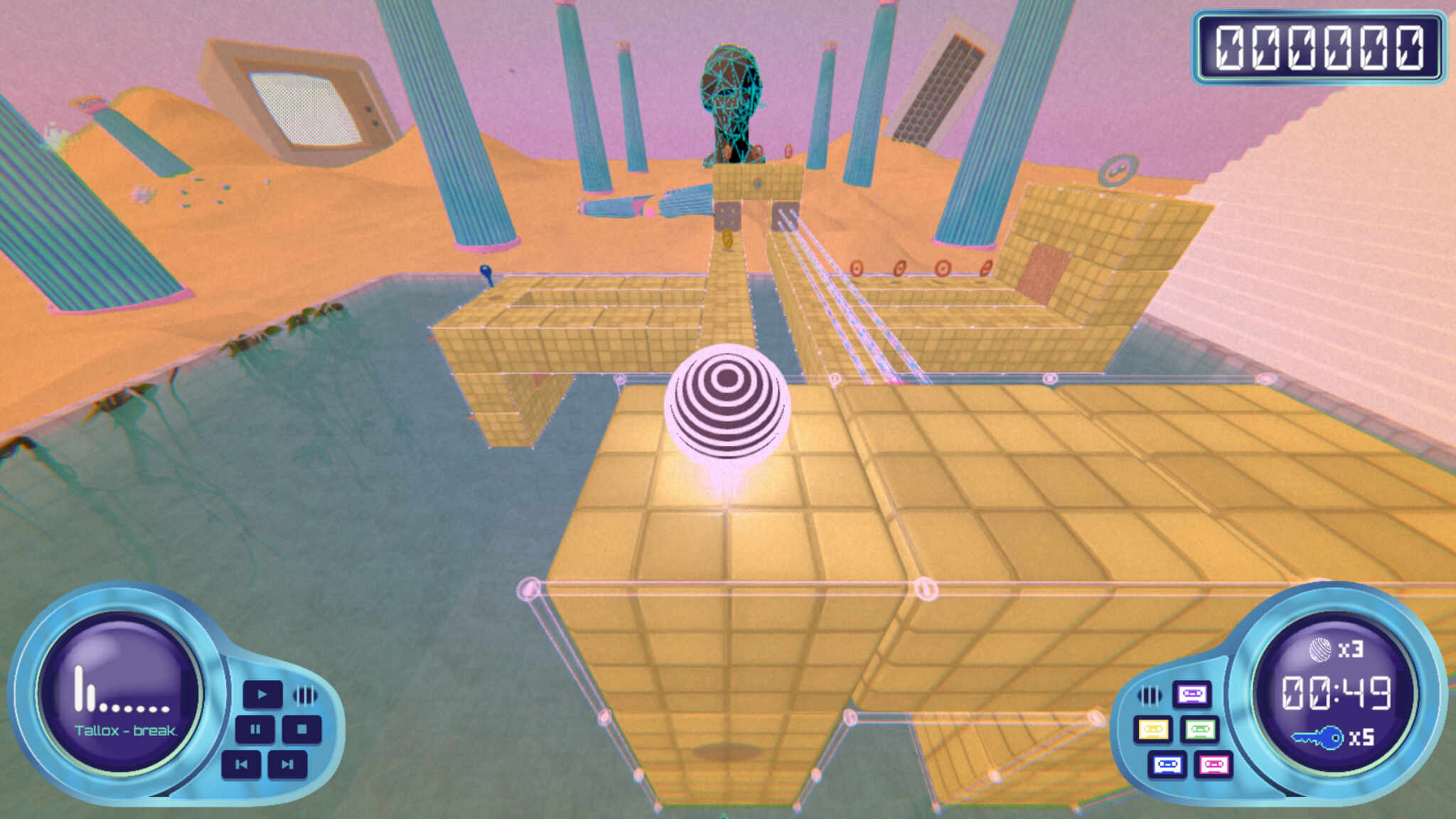Image resolution: width=1456 pixels, height=819 pixels.
Task: Choose the pink cassette tape
Action: tap(1214, 765)
